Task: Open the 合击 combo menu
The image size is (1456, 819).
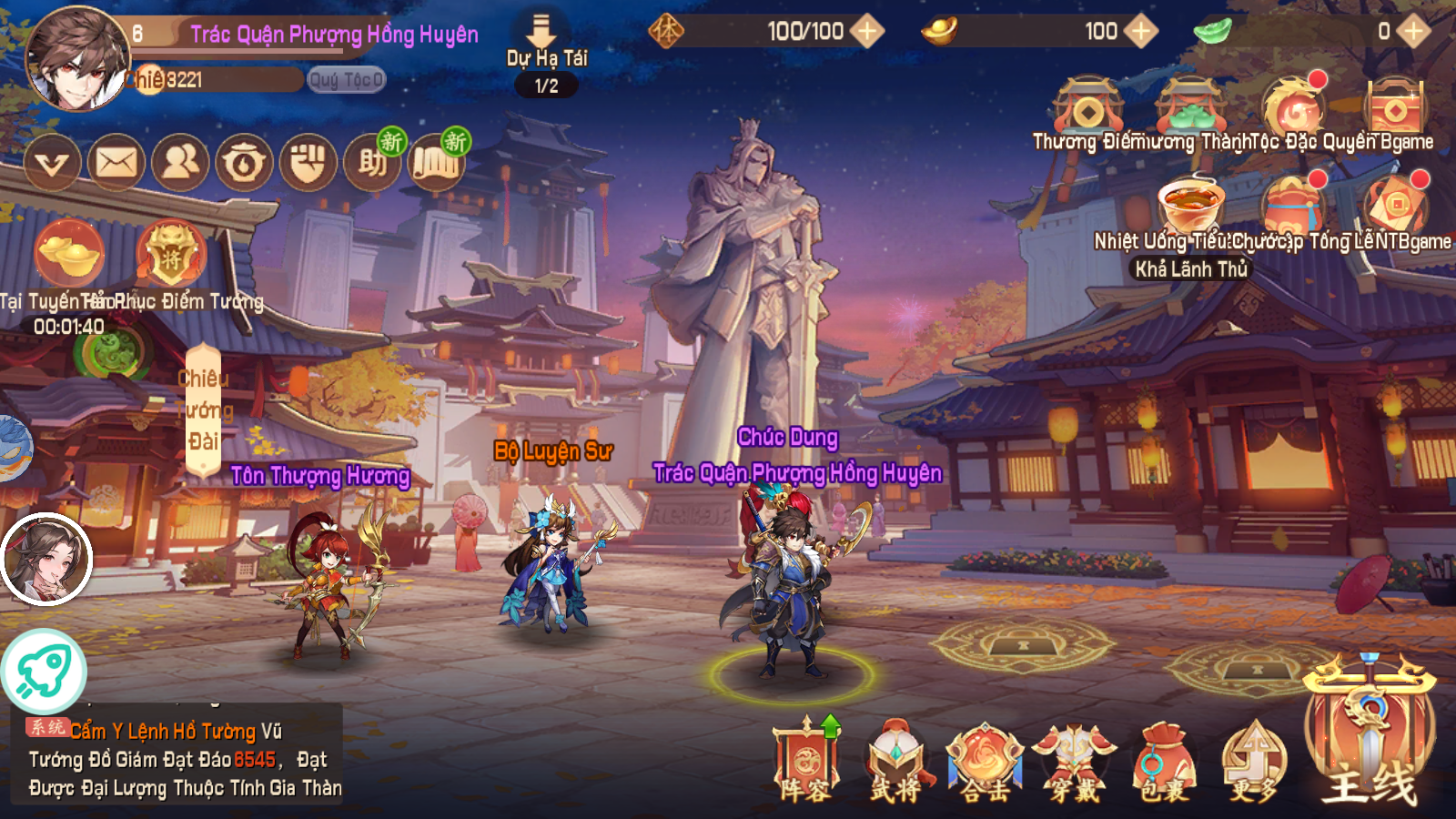Action: (x=985, y=760)
